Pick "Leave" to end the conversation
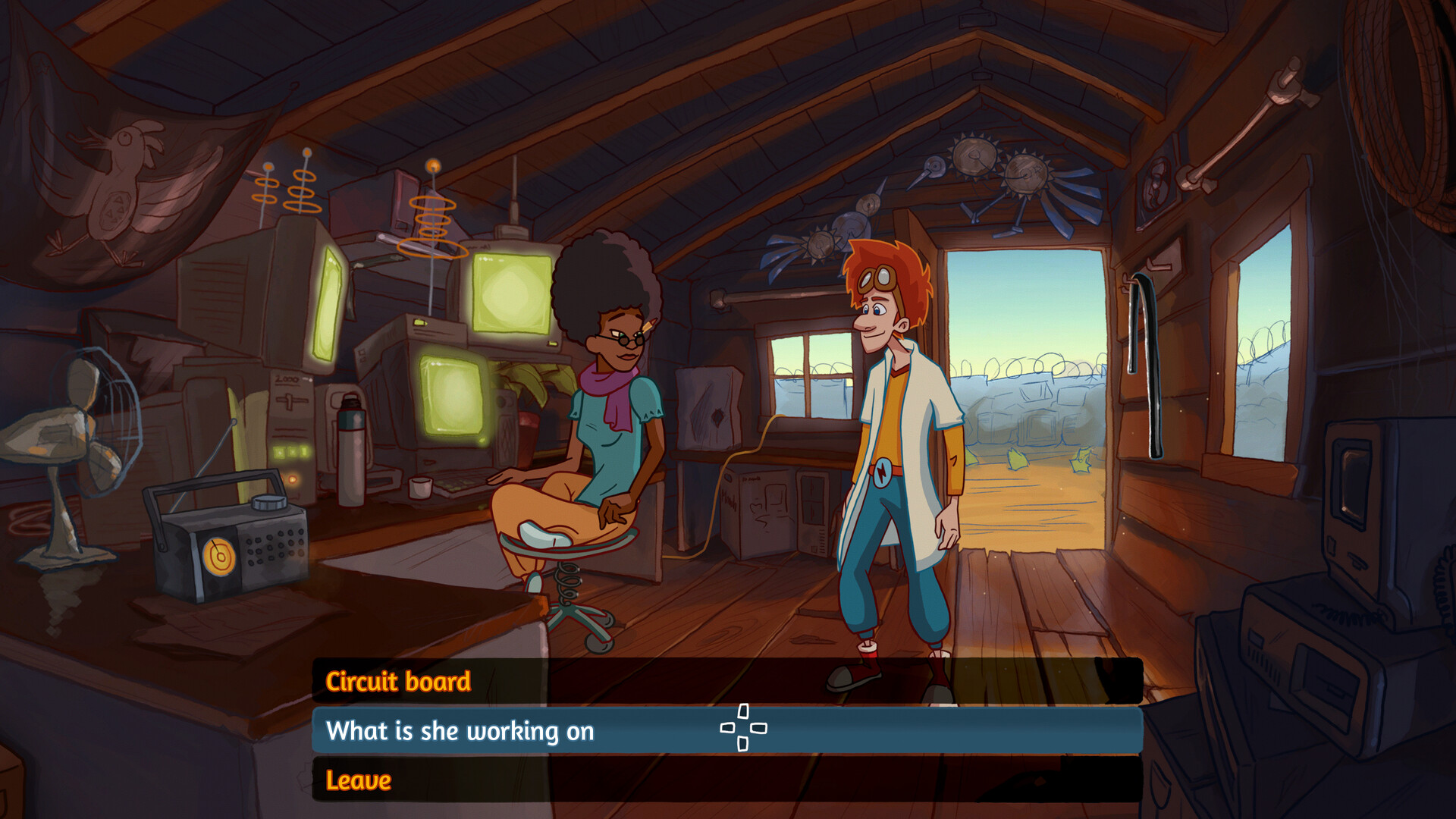 (359, 780)
